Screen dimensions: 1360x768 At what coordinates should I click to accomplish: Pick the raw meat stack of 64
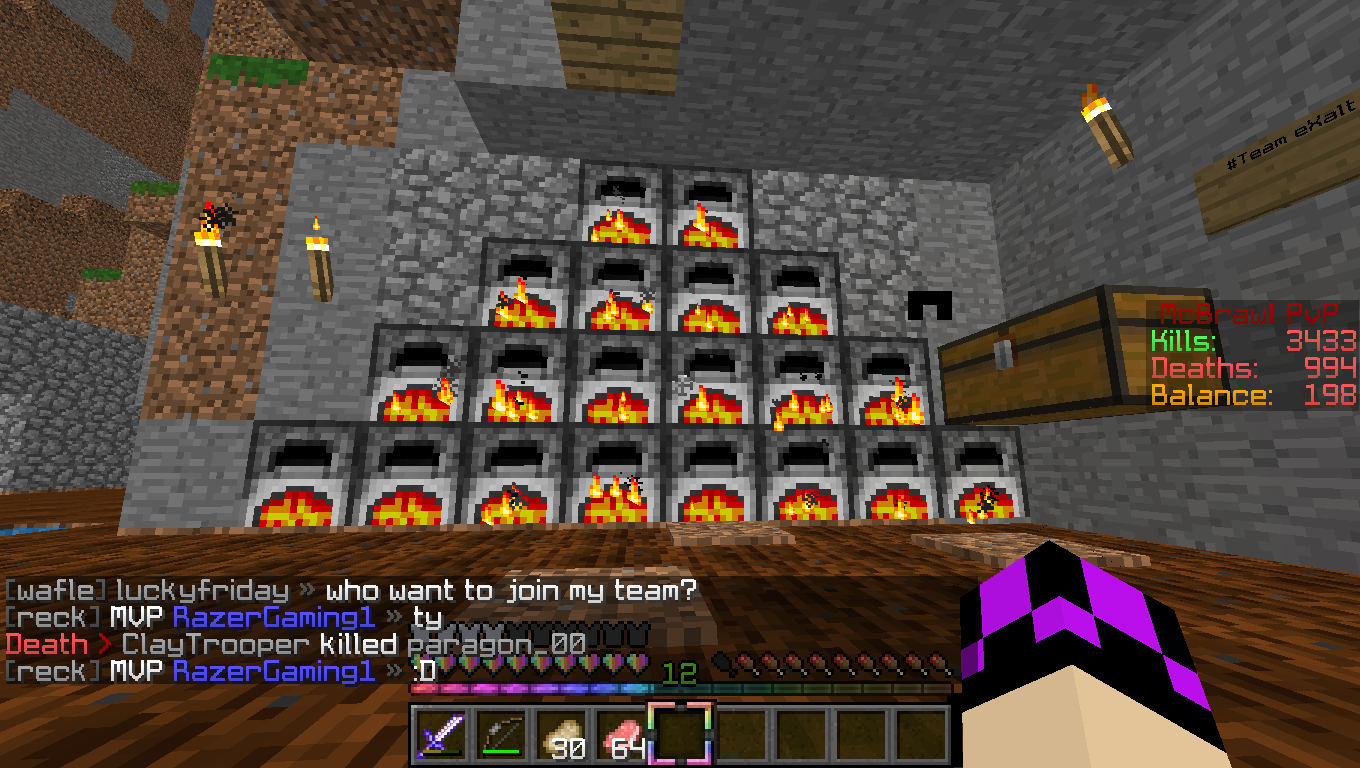(620, 735)
